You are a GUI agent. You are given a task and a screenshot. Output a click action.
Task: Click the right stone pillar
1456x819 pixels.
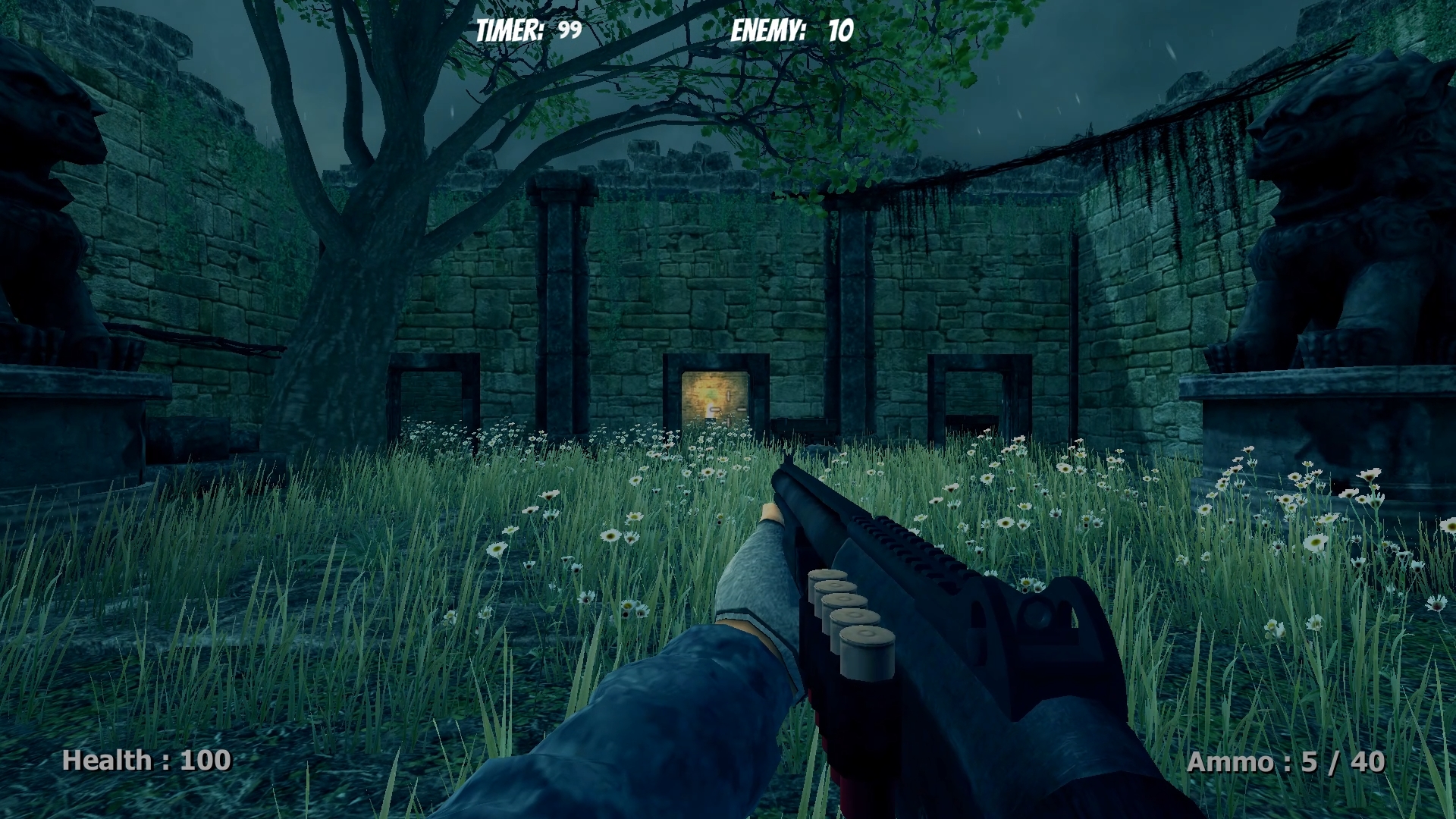(849, 303)
